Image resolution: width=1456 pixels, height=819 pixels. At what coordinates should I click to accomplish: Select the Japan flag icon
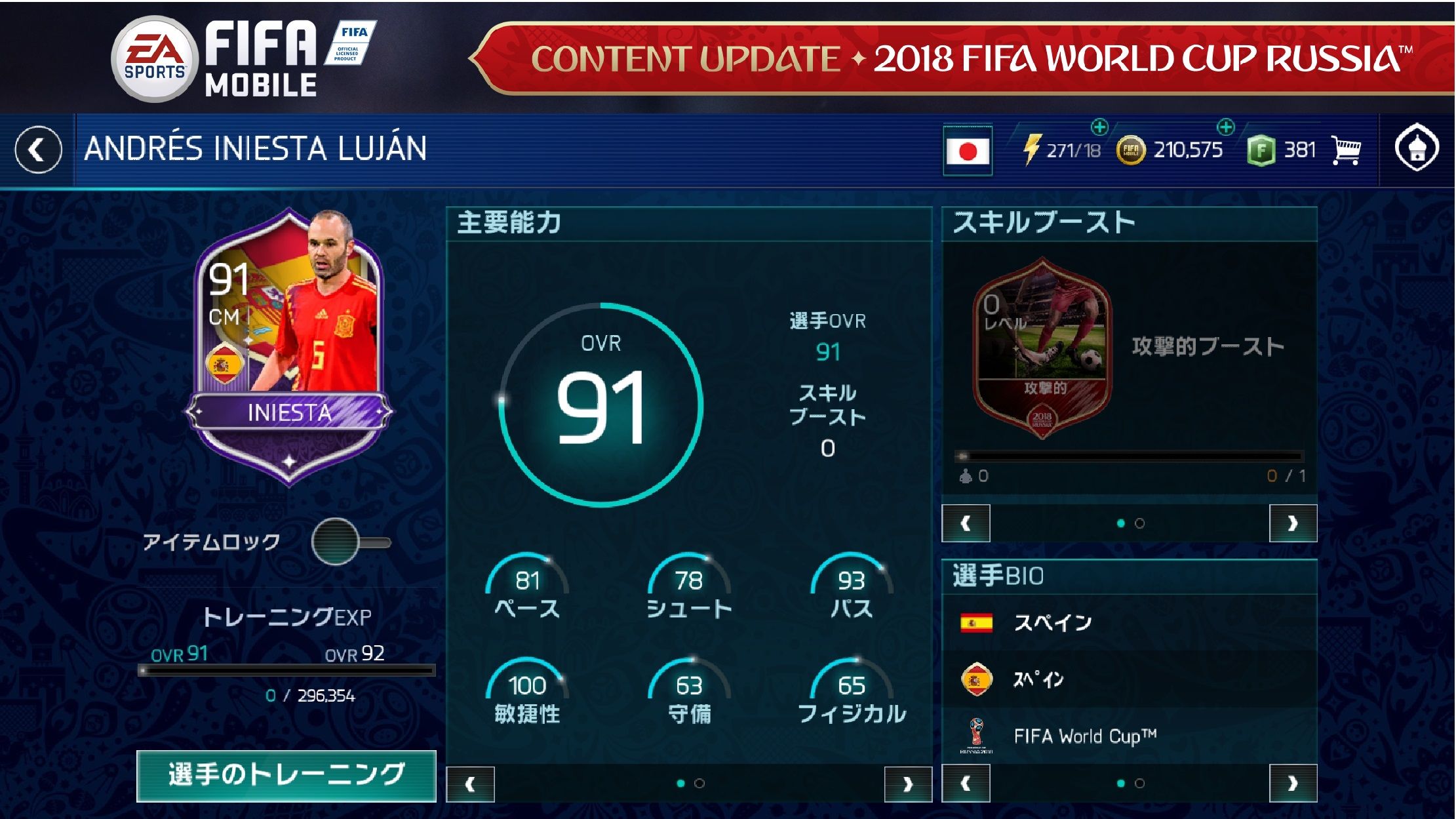click(x=969, y=148)
